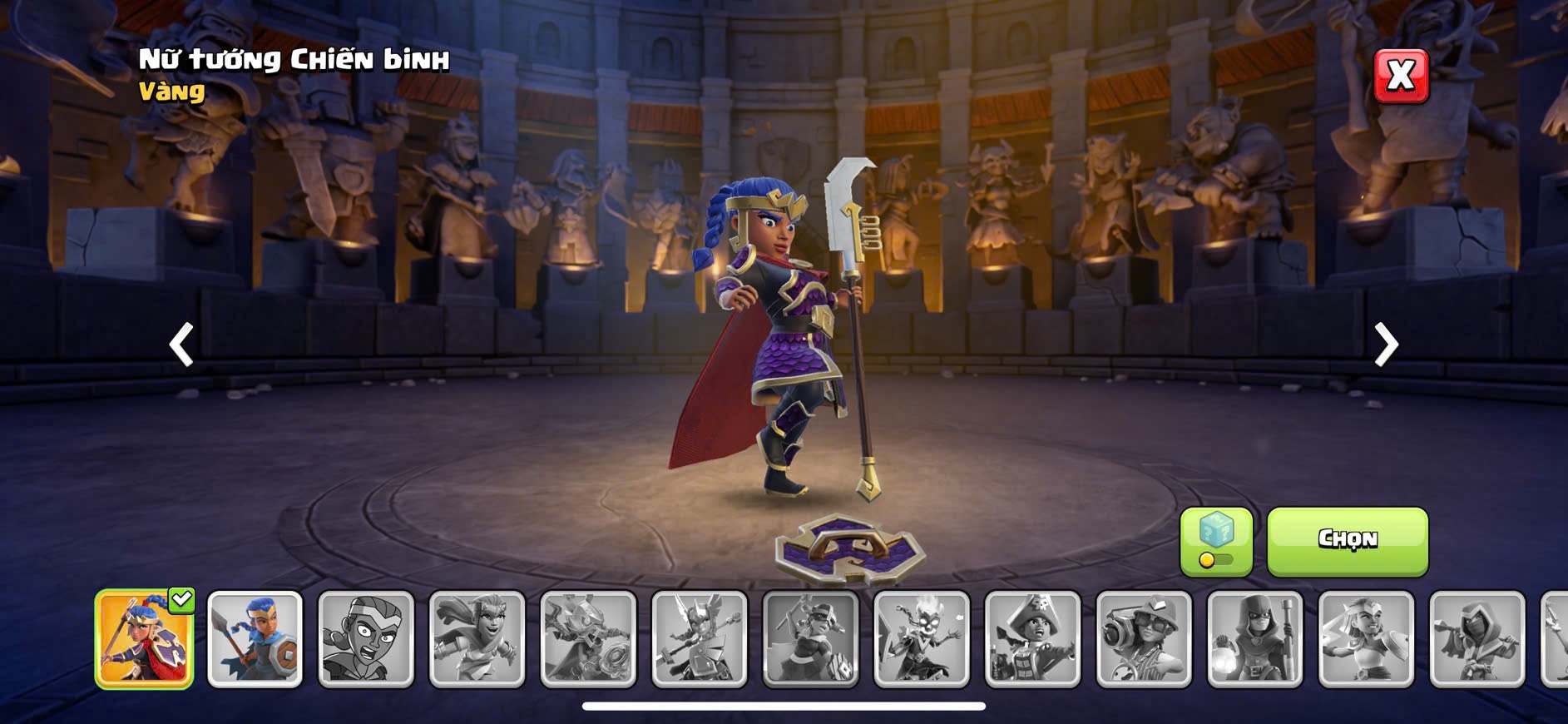Pick the hooded skin holding a lantern
Viewport: 1568px width, 724px height.
click(x=1255, y=639)
